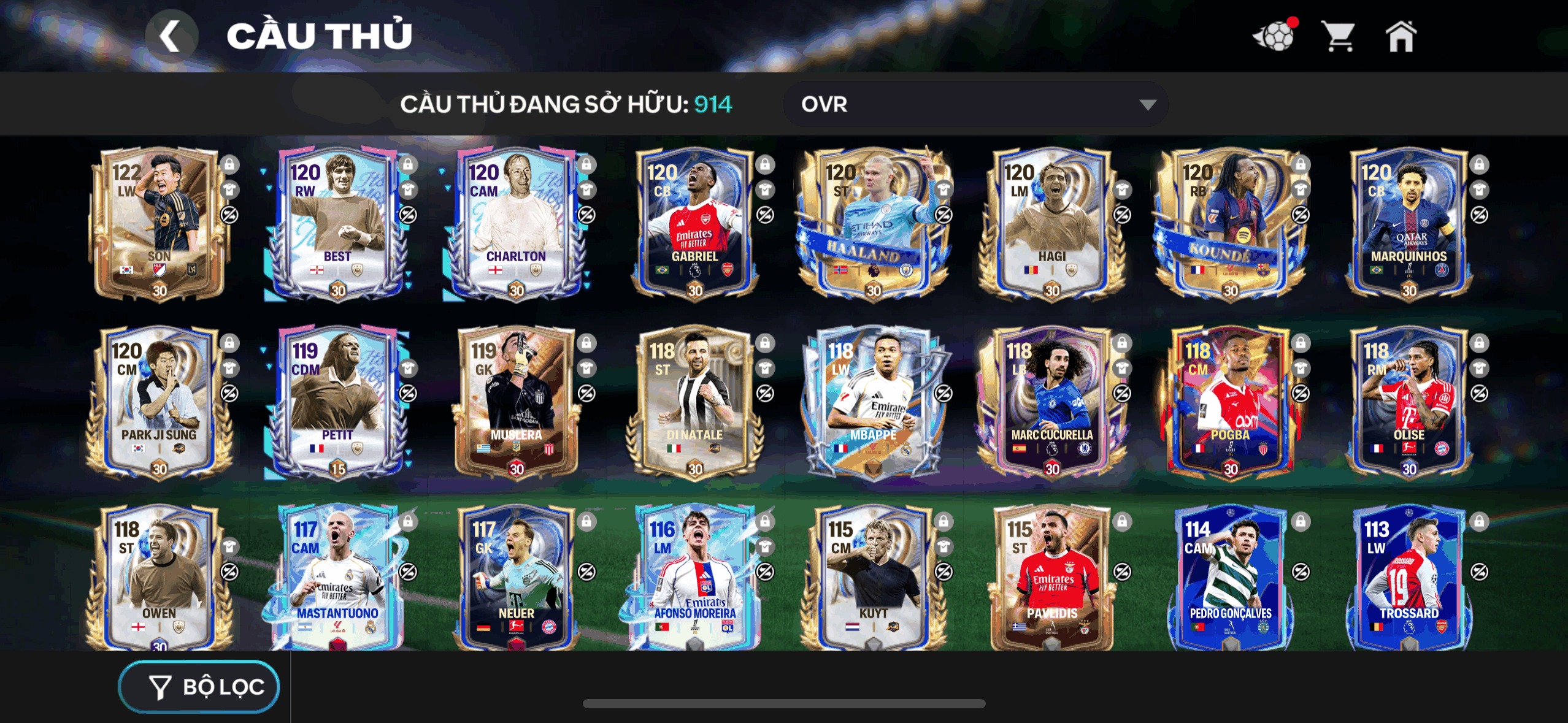Image resolution: width=1568 pixels, height=723 pixels.
Task: Open the Bộ Lọc filter
Action: coord(199,686)
